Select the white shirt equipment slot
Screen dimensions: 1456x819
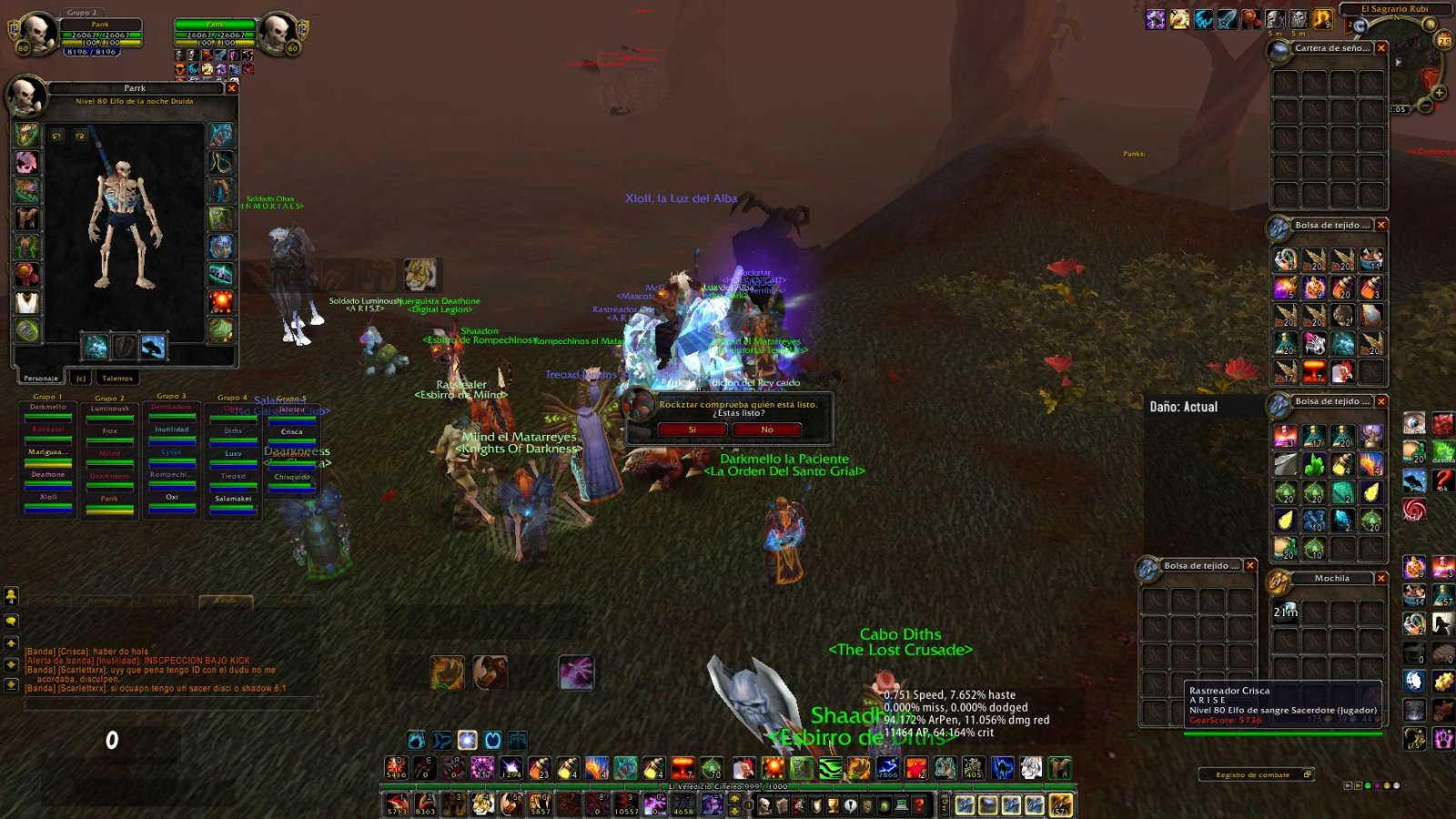click(27, 302)
